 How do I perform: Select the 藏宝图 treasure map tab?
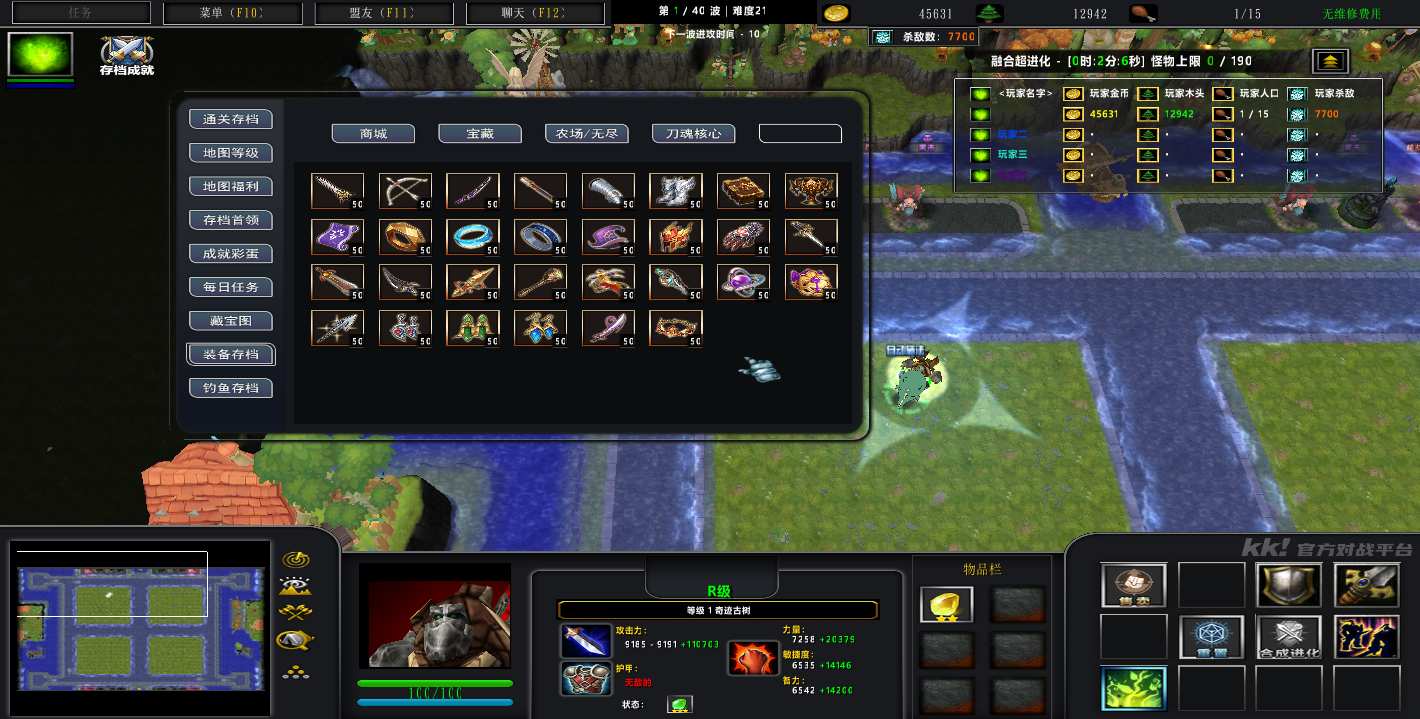[231, 321]
